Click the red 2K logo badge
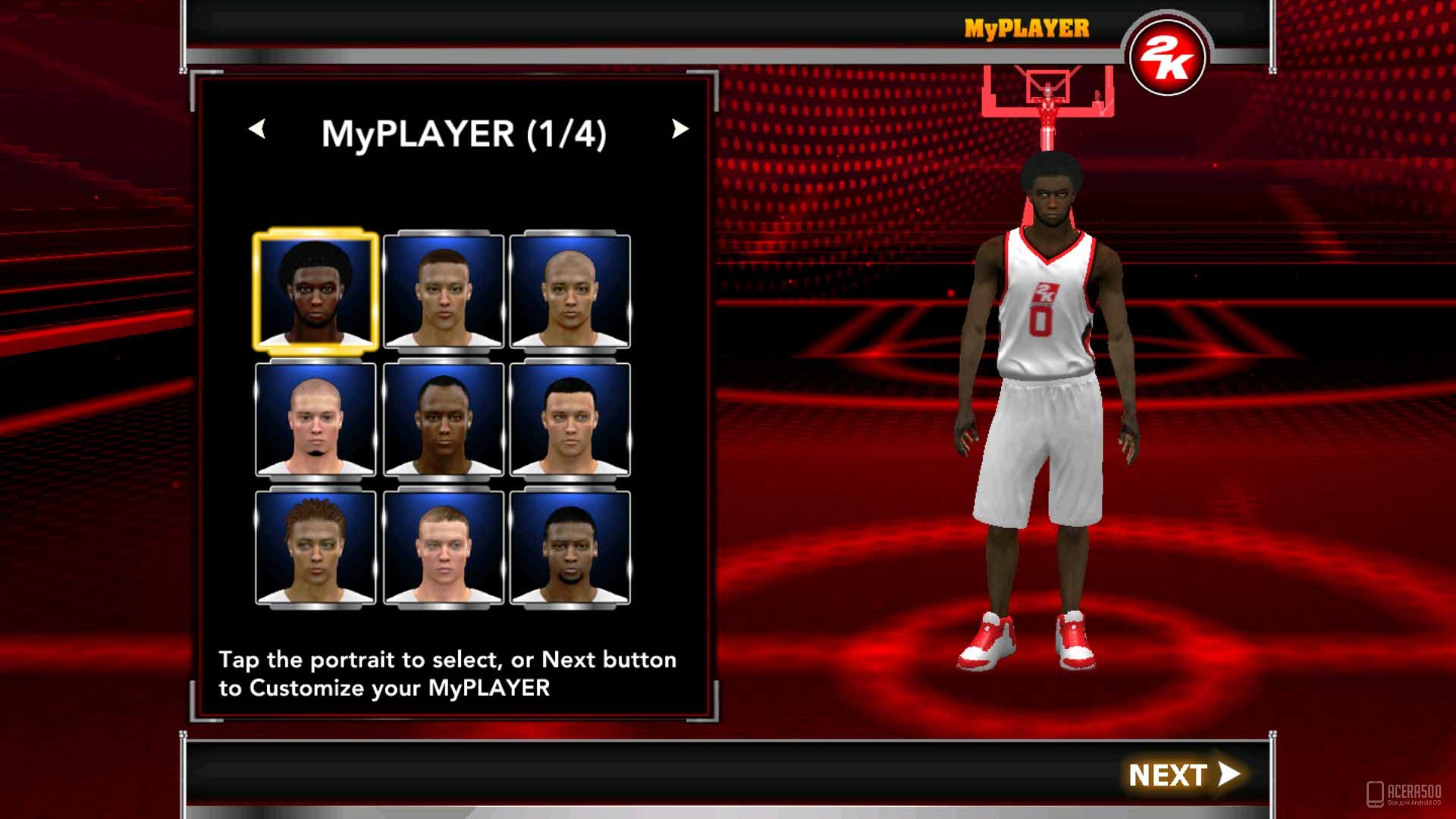1456x819 pixels. pos(1166,58)
